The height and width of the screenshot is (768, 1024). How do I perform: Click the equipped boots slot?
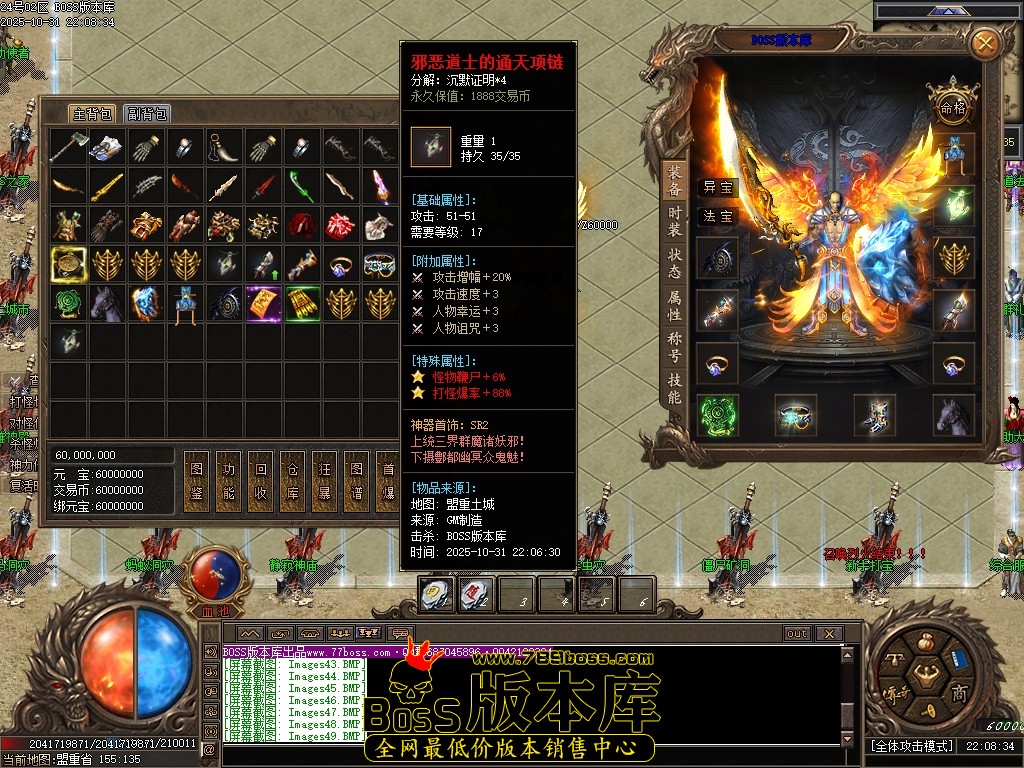(874, 414)
